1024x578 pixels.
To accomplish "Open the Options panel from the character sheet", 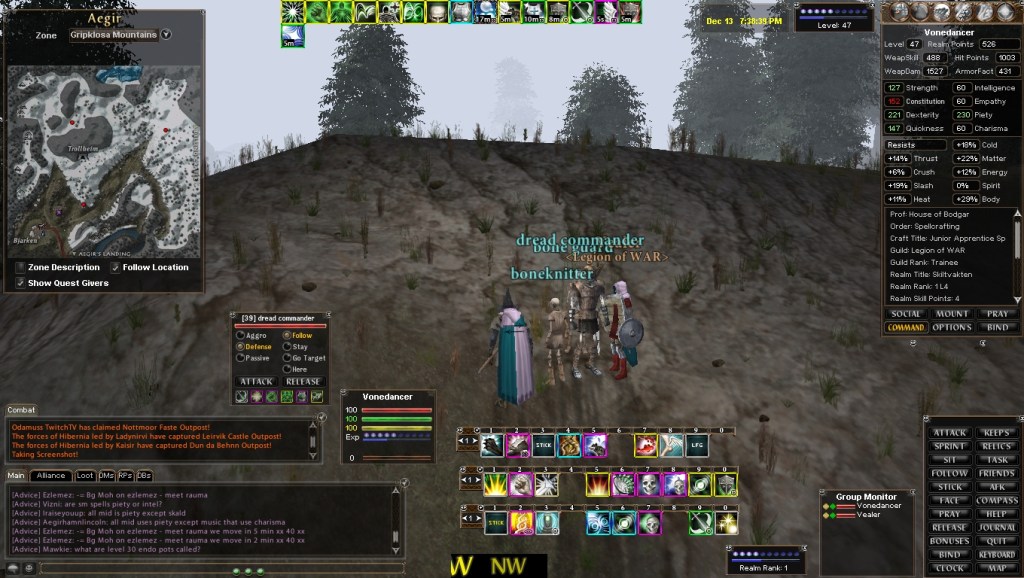I will coord(951,327).
